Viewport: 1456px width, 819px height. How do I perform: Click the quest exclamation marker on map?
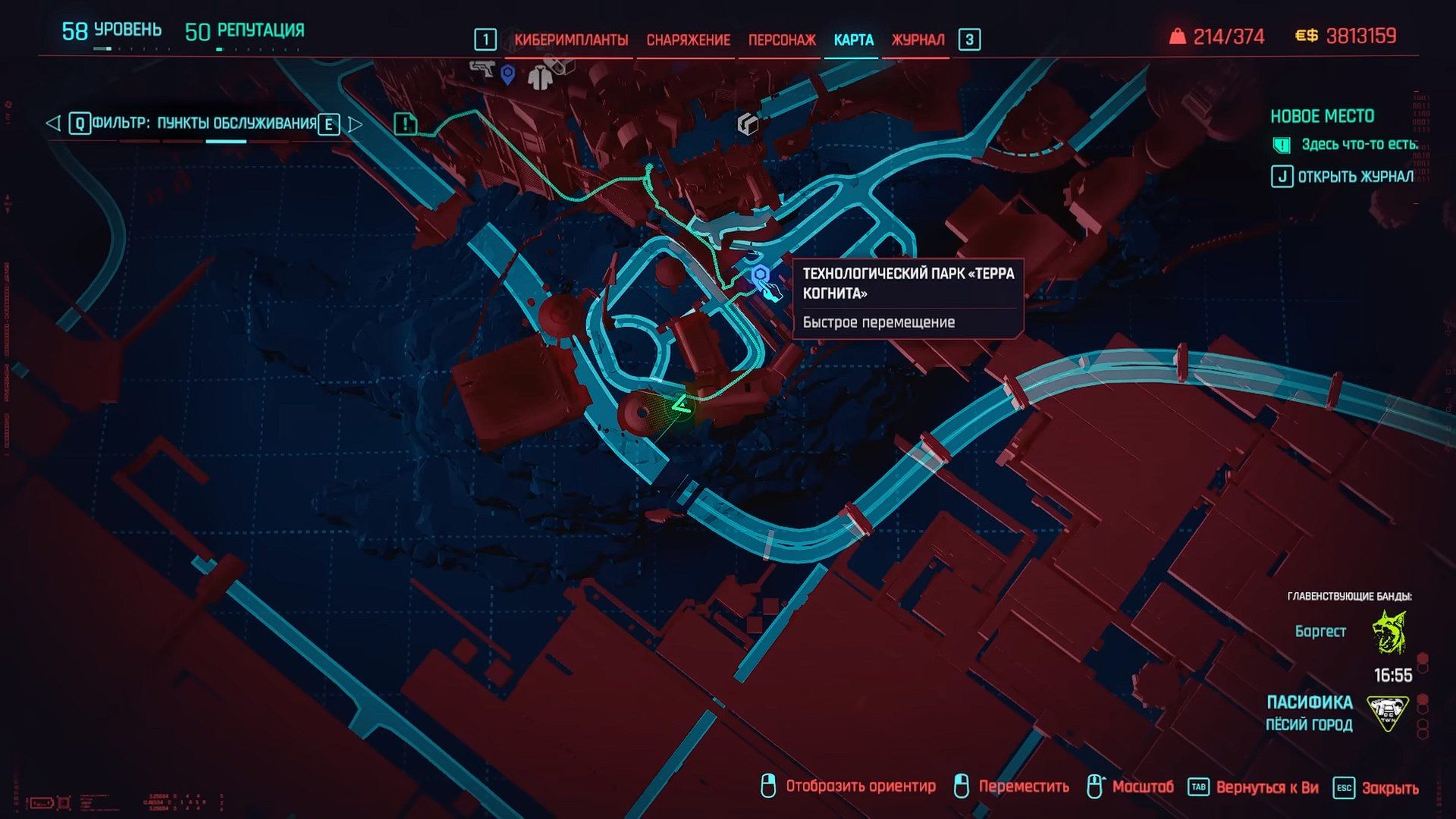[406, 124]
